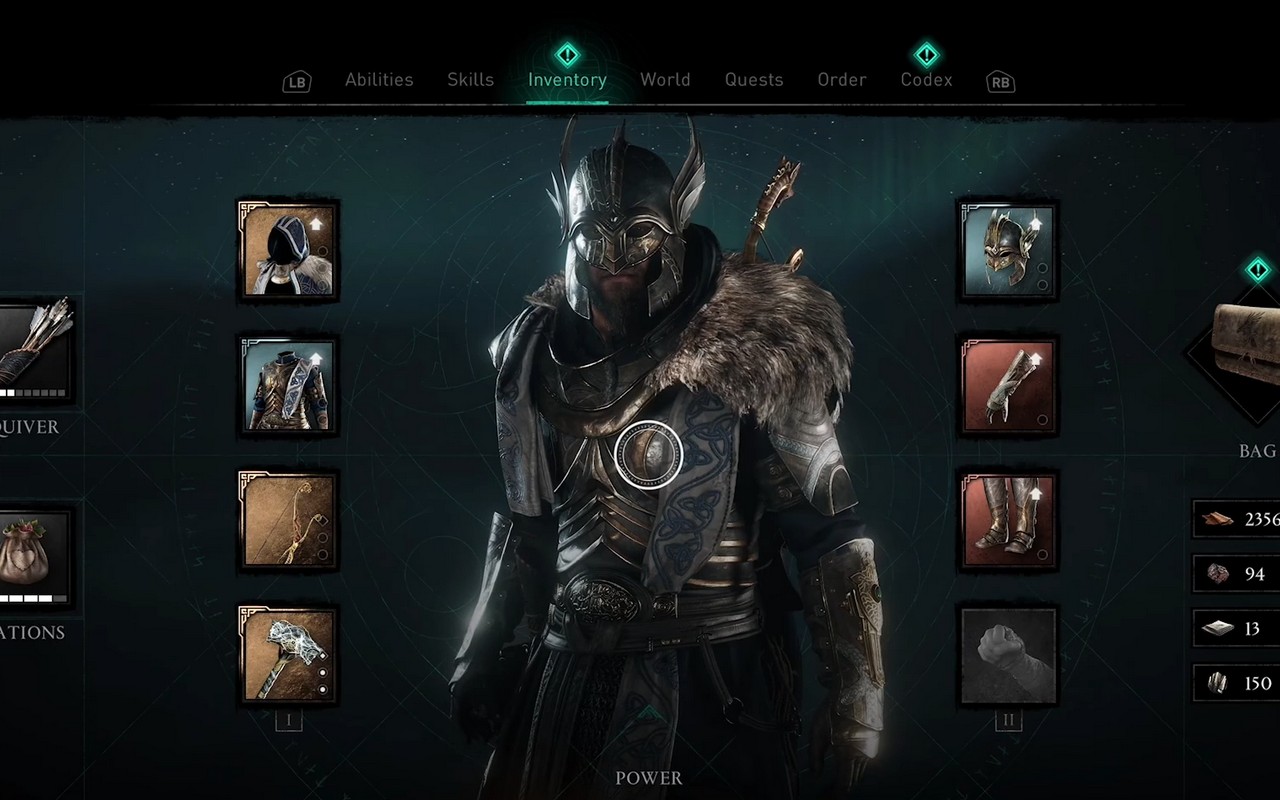
Task: Select the equipped hooded cloak slot
Action: click(287, 249)
